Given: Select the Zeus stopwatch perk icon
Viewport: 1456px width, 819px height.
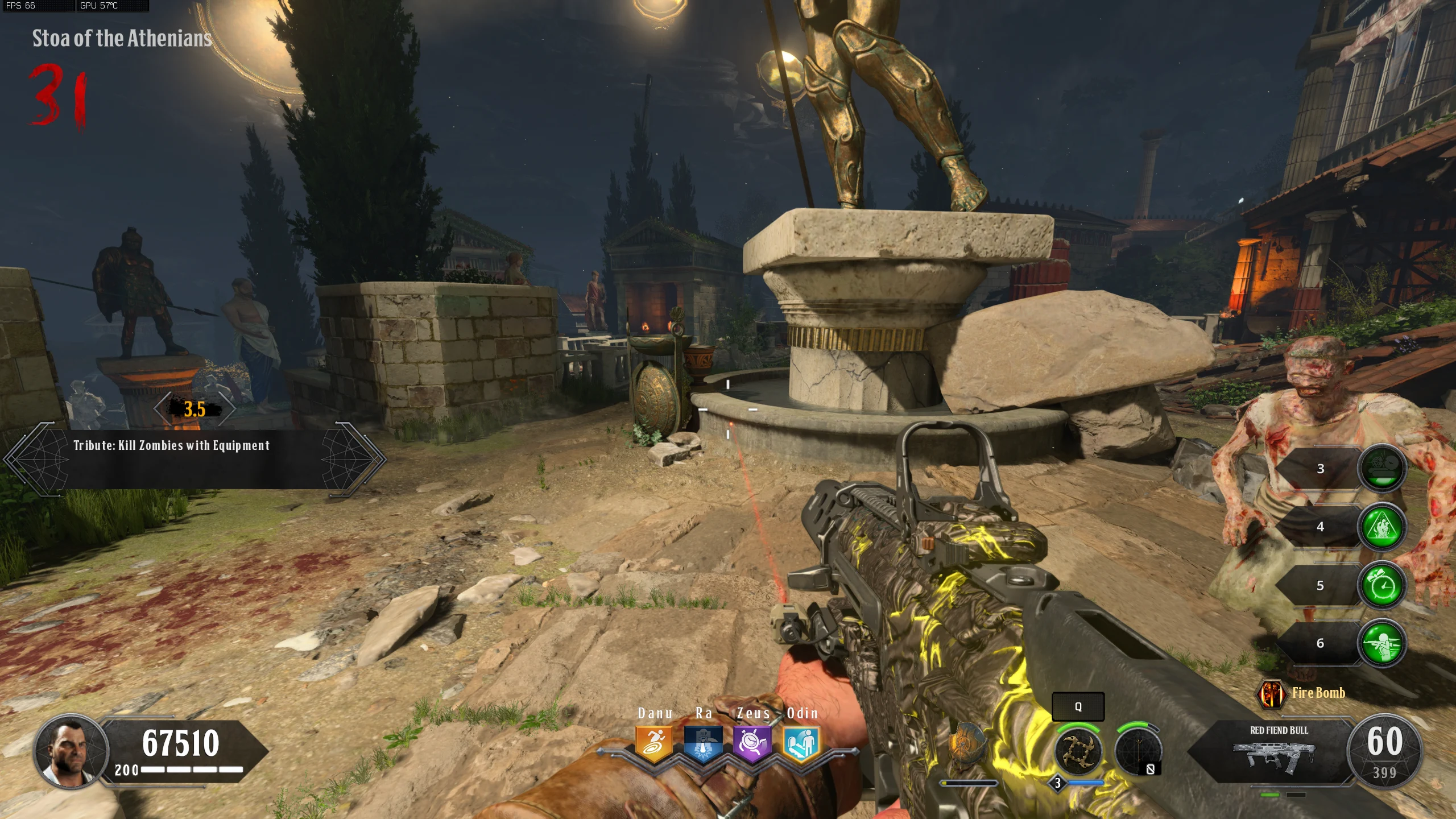Looking at the screenshot, I should (752, 743).
